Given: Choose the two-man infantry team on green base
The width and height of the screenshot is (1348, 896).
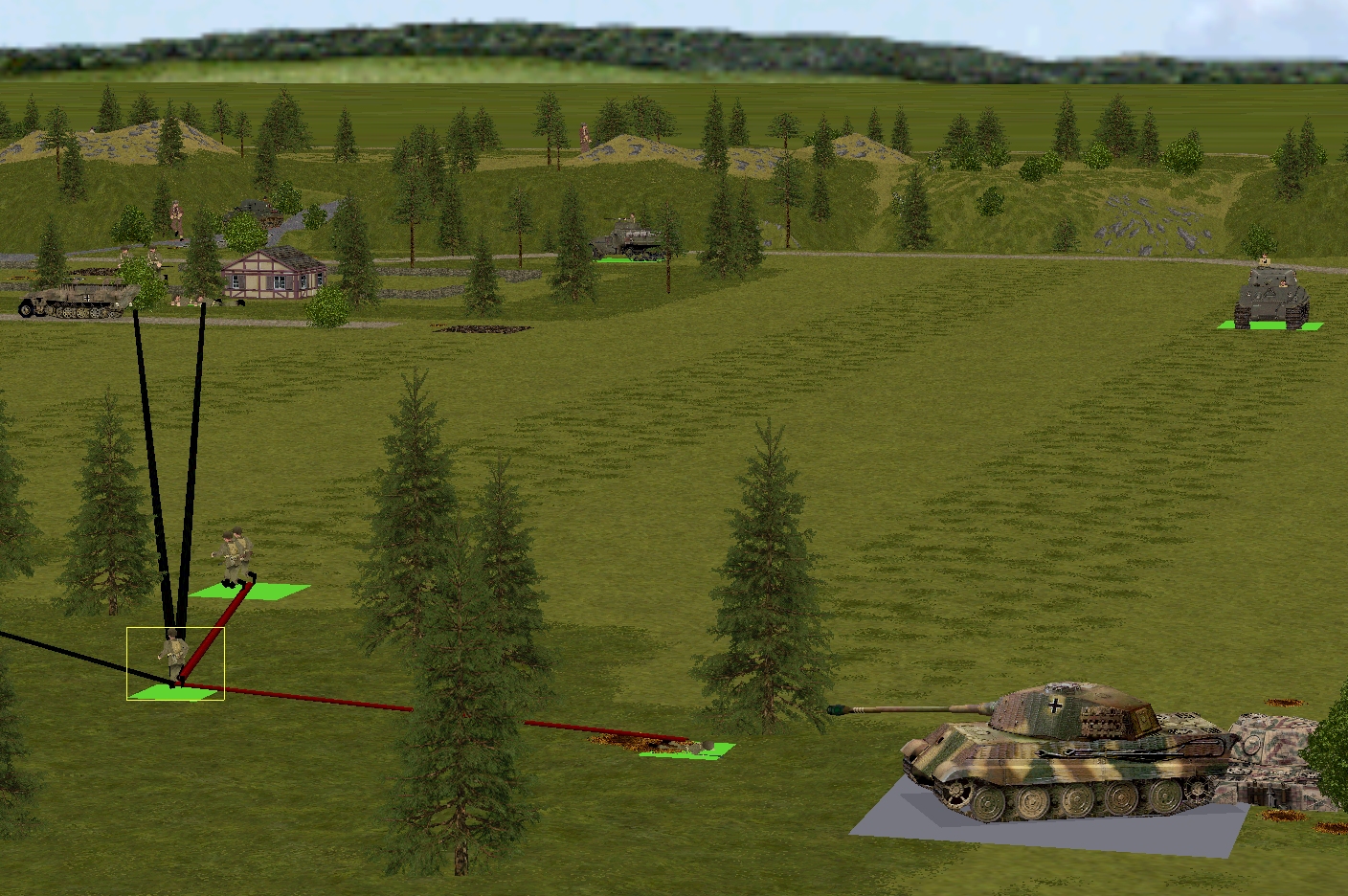Looking at the screenshot, I should 236,558.
